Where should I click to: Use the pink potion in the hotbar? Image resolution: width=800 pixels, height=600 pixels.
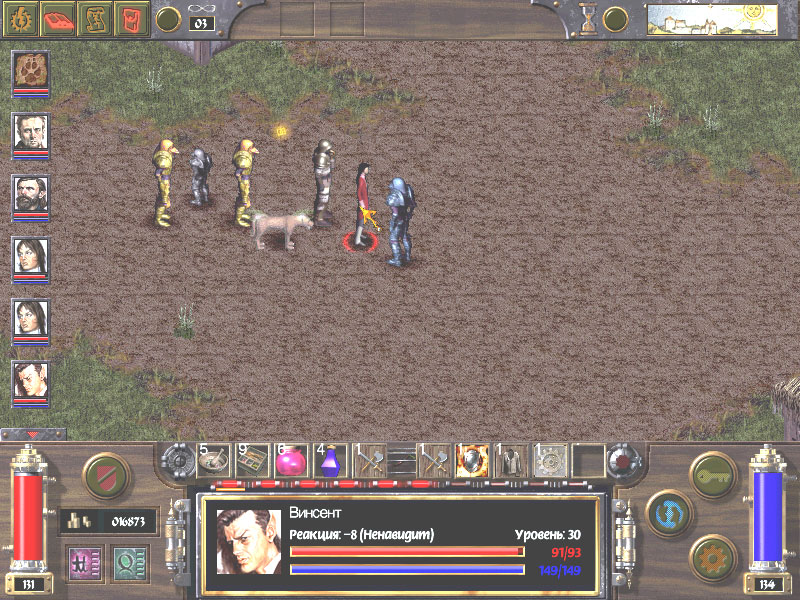291,461
